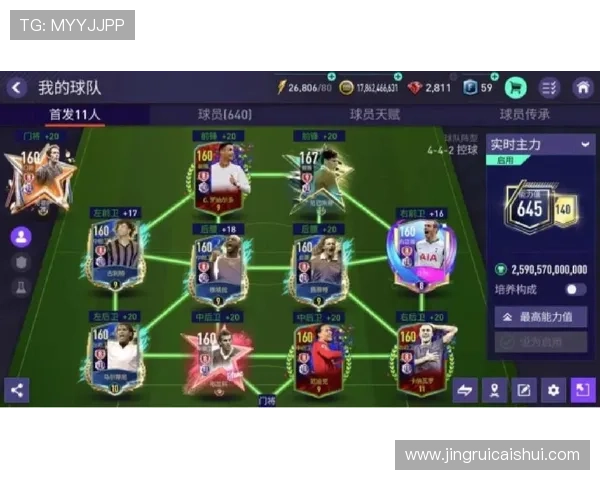Expand the 实时主力 squad dropdown

click(x=585, y=145)
